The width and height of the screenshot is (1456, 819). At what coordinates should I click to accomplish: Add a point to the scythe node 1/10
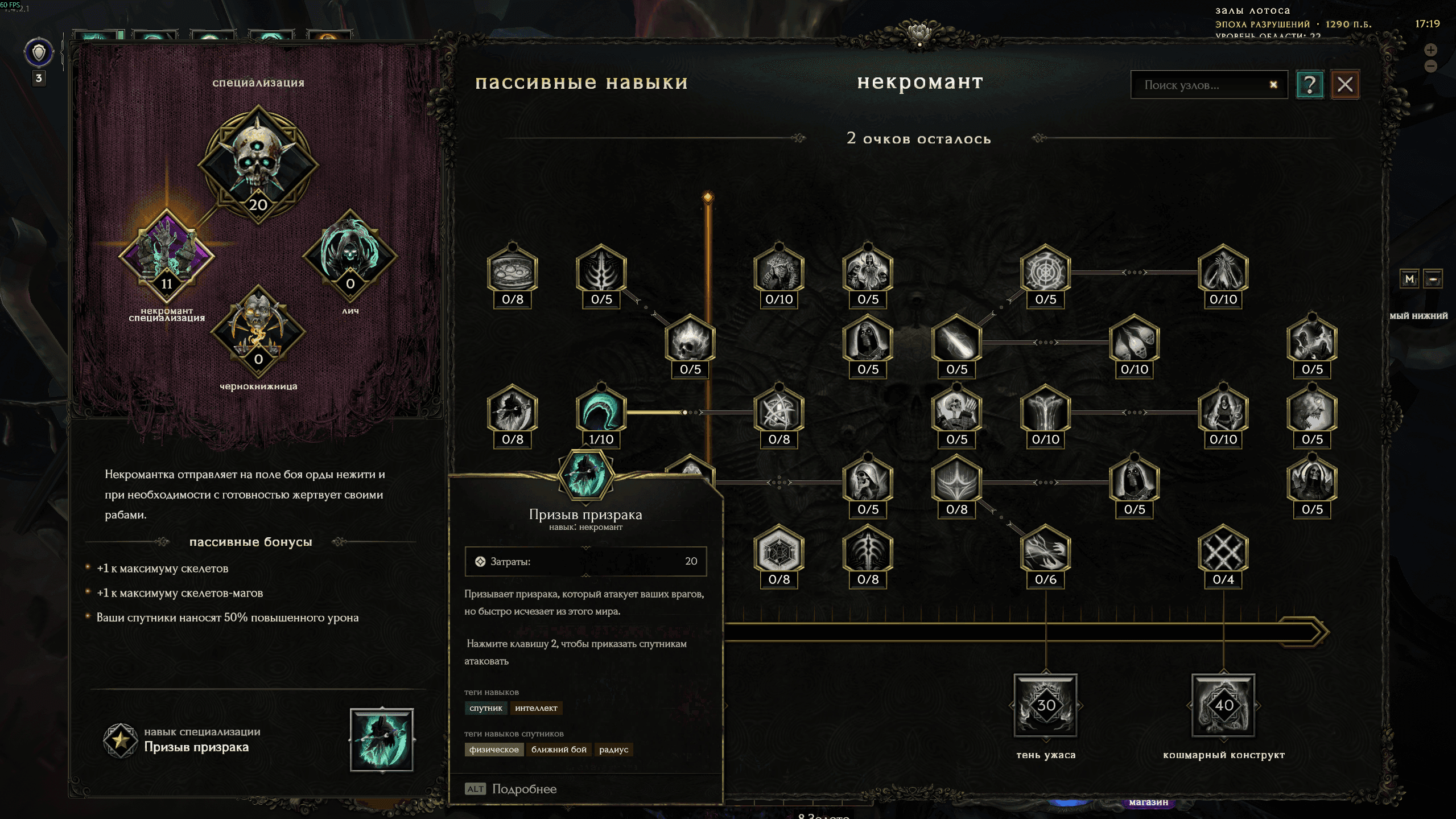(601, 411)
